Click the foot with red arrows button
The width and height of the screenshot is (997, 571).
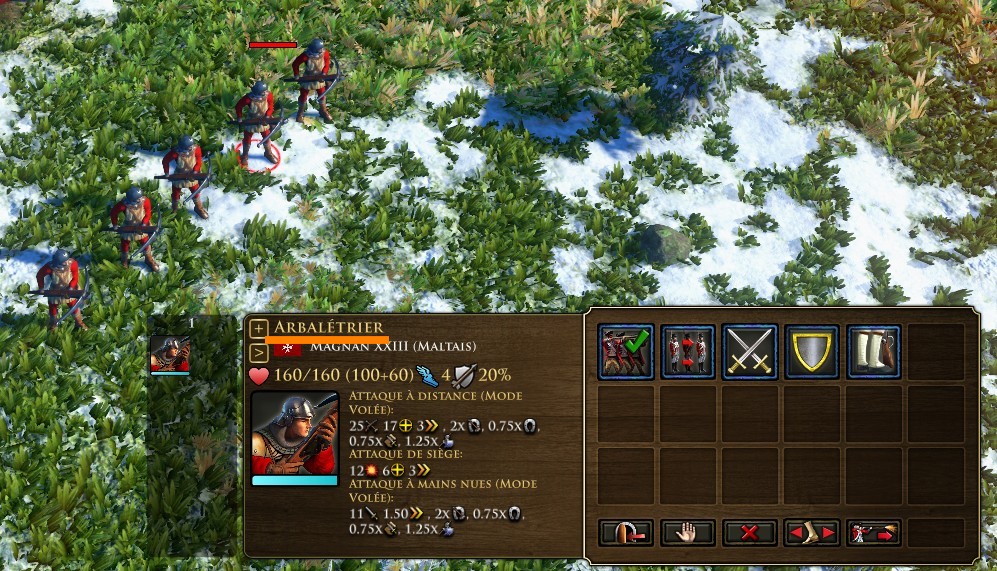pos(811,533)
